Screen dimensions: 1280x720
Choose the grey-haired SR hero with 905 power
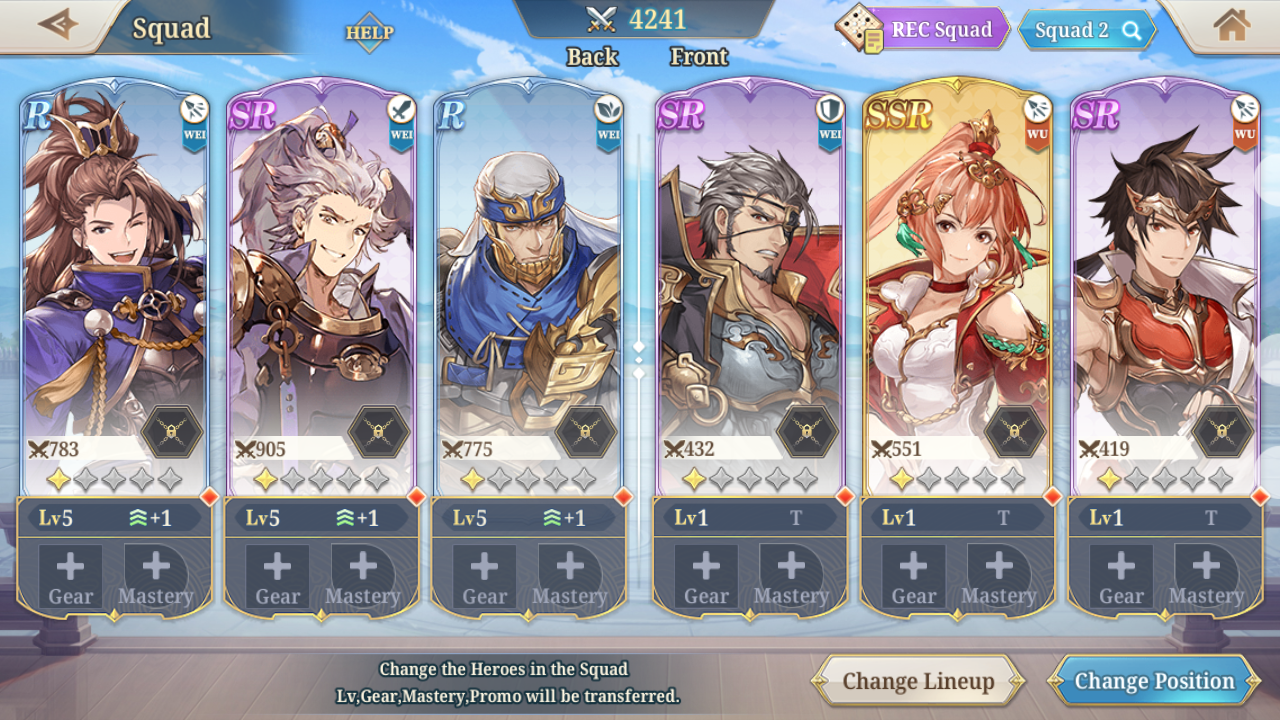pyautogui.click(x=320, y=280)
